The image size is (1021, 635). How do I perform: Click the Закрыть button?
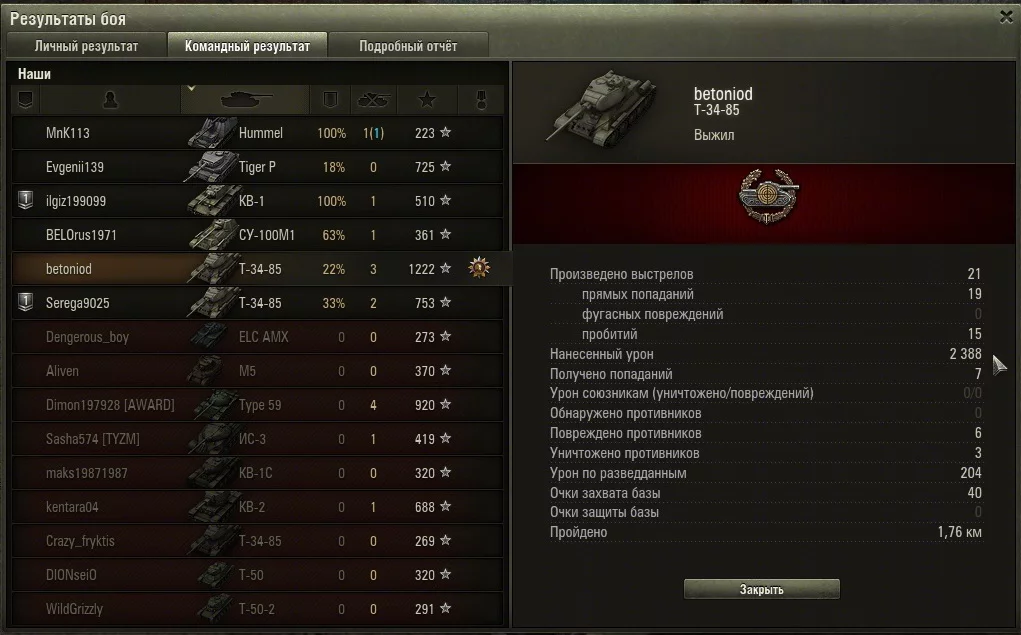[761, 589]
